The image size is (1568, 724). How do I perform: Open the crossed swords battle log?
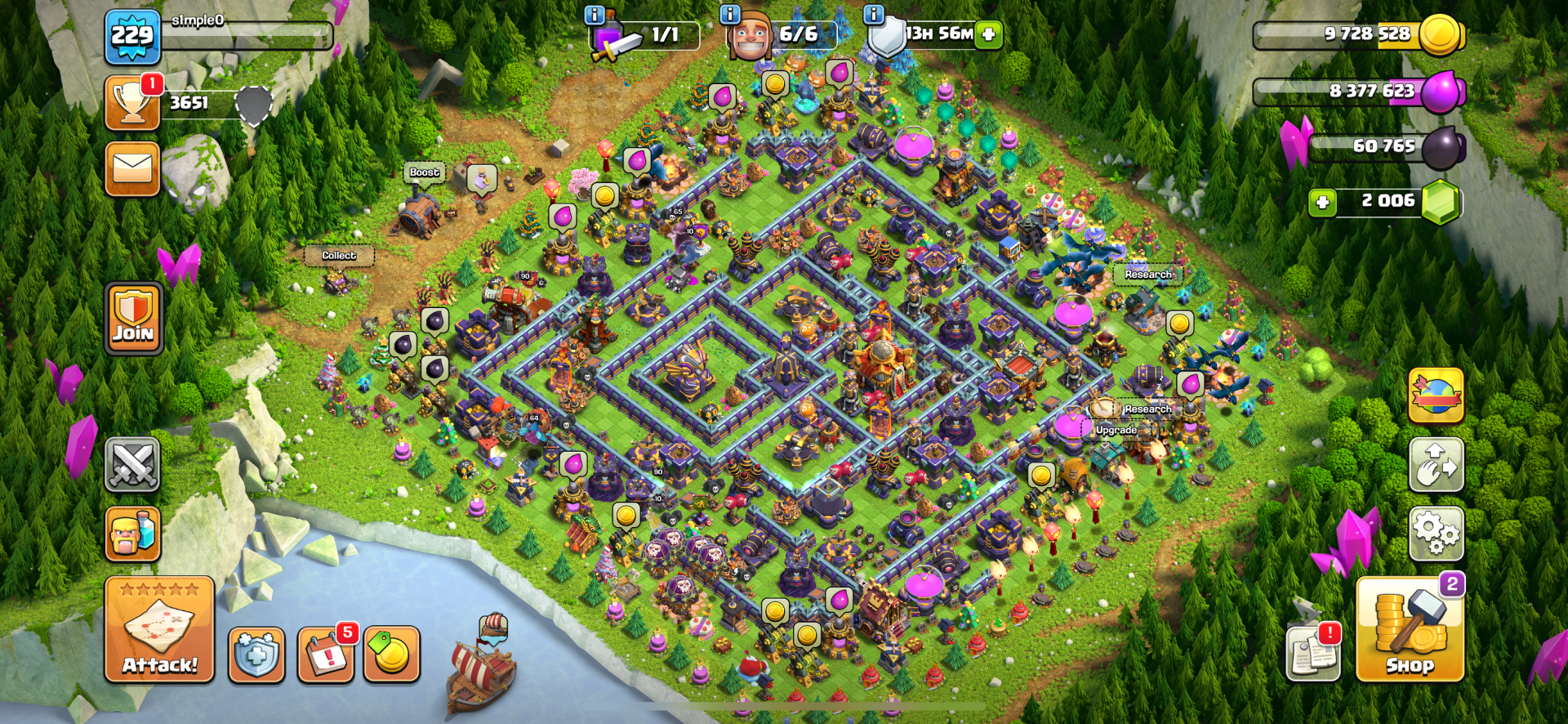coord(132,465)
